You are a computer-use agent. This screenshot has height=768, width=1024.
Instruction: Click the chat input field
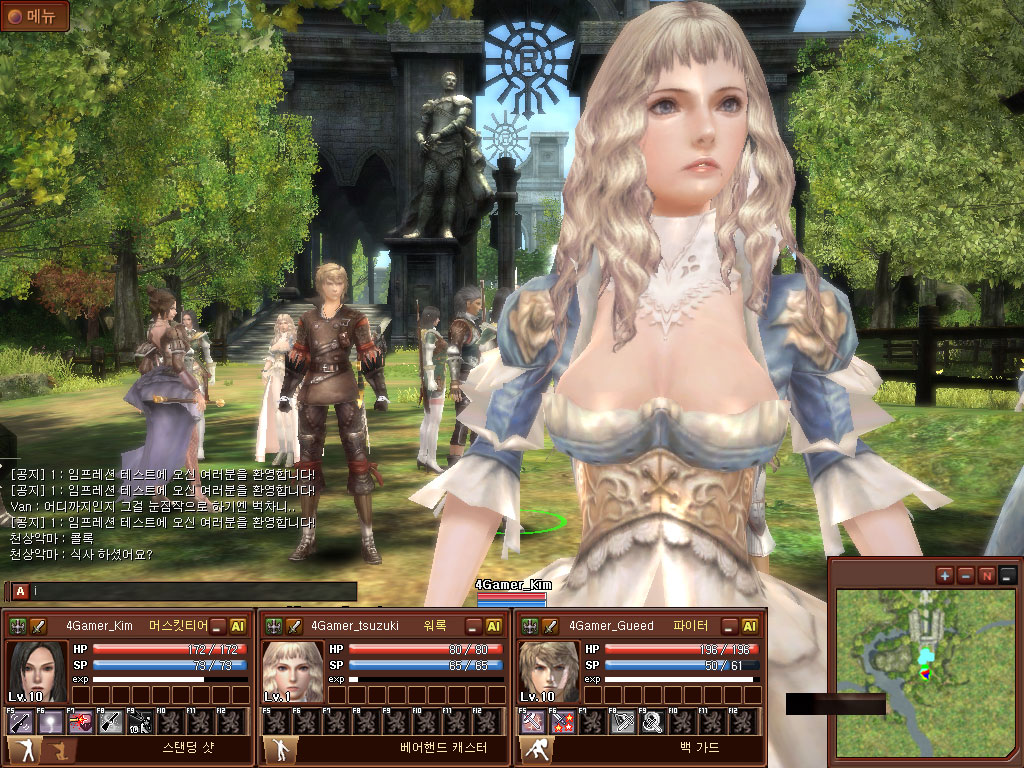point(190,592)
